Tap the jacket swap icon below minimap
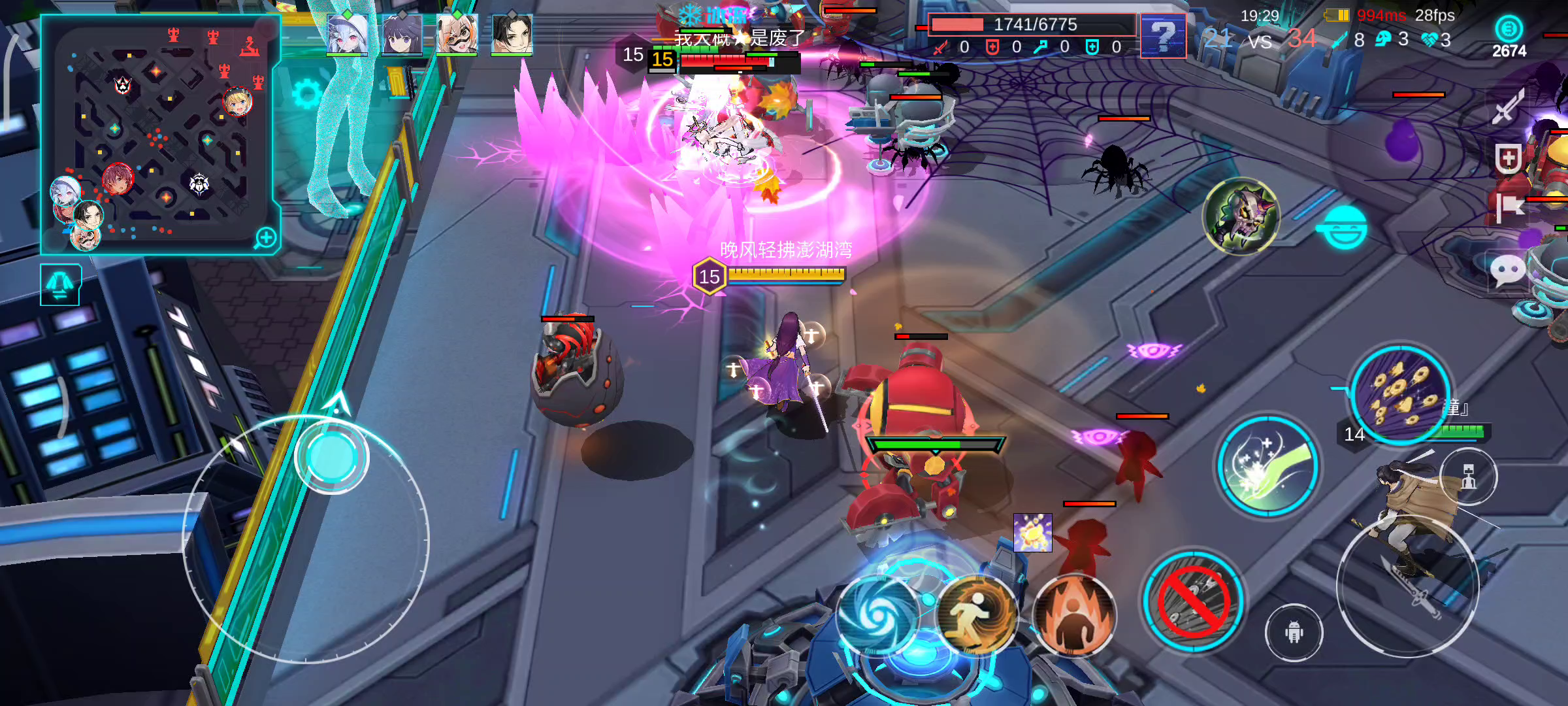This screenshot has width=1568, height=706. pyautogui.click(x=60, y=285)
